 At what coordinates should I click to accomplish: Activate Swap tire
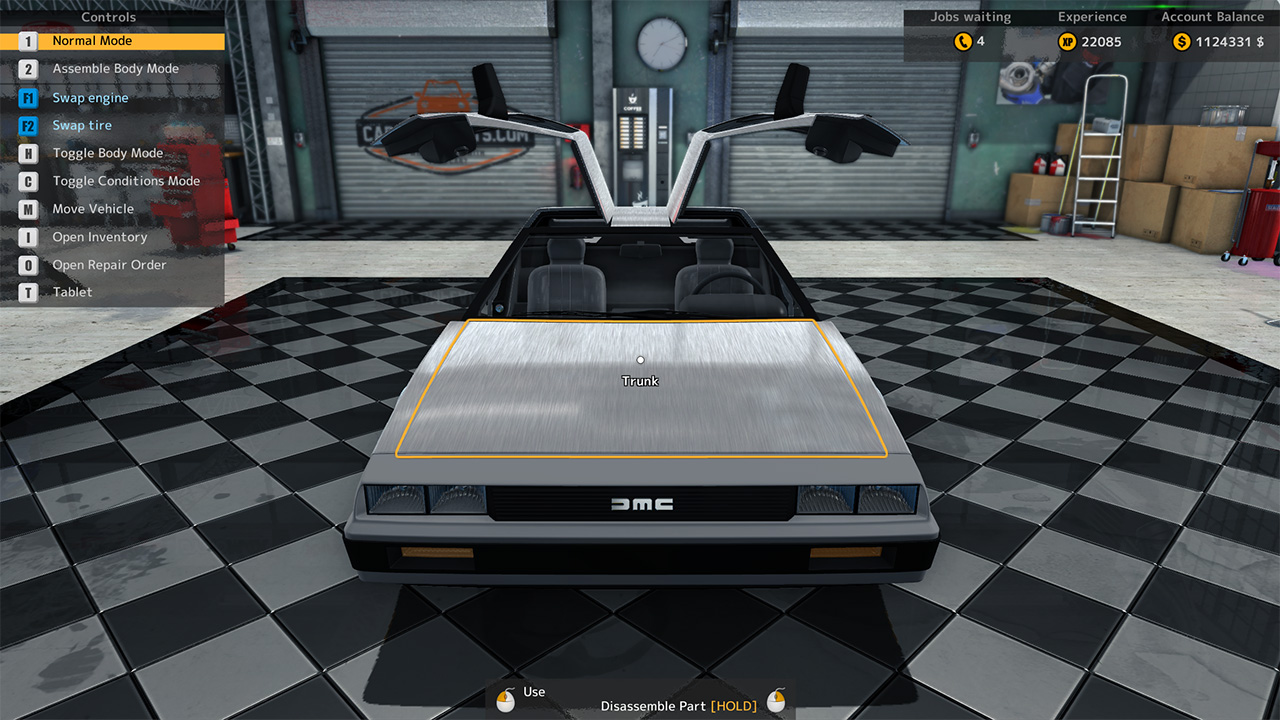(x=83, y=125)
